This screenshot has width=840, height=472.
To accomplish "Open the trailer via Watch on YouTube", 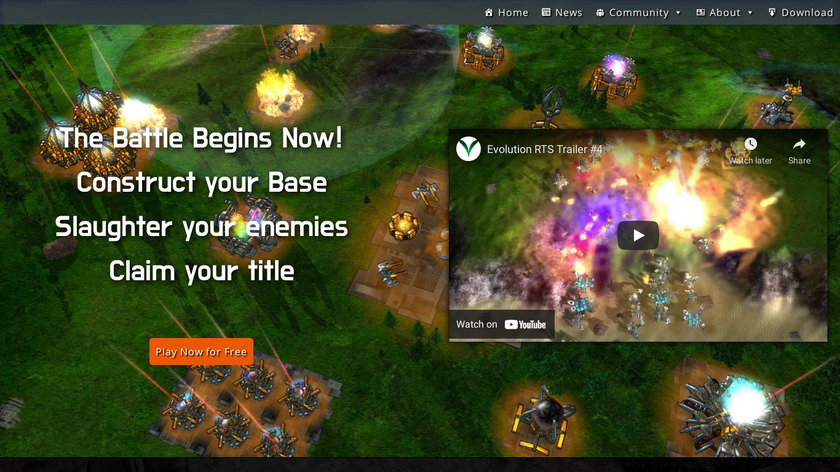I will [501, 324].
